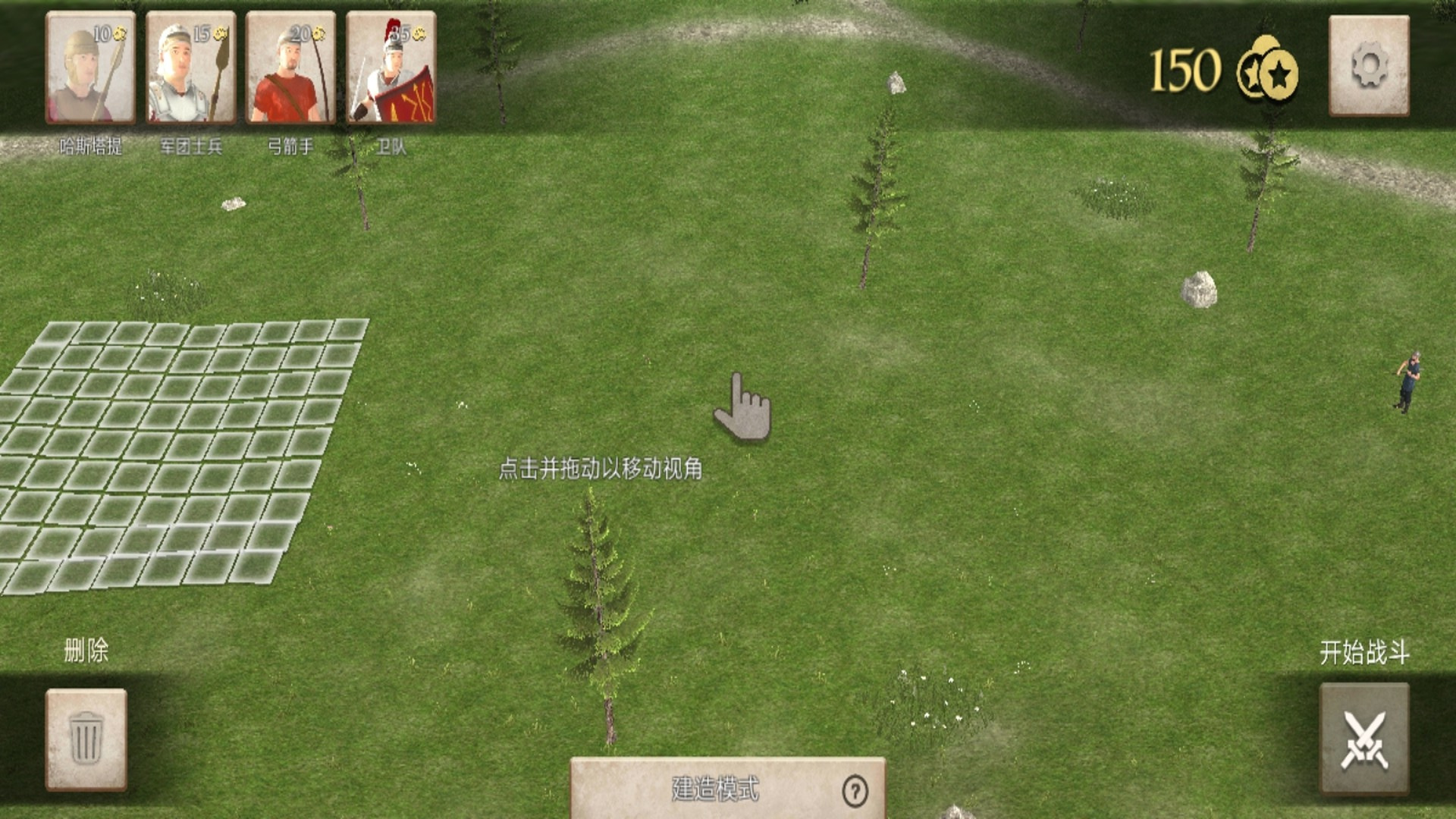Activate the trash can delete button
The width and height of the screenshot is (1456, 819).
click(86, 739)
